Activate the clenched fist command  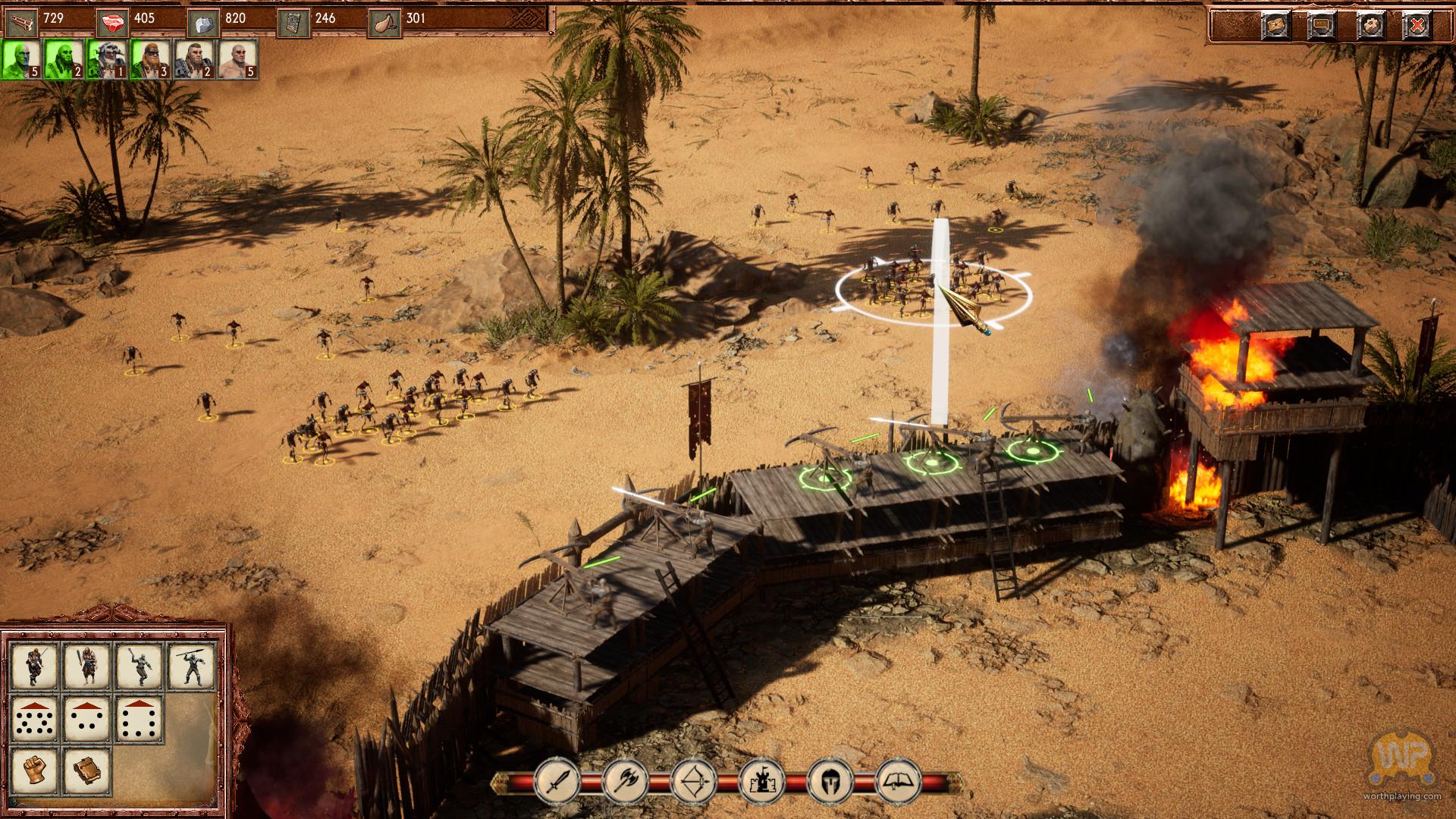pos(35,770)
